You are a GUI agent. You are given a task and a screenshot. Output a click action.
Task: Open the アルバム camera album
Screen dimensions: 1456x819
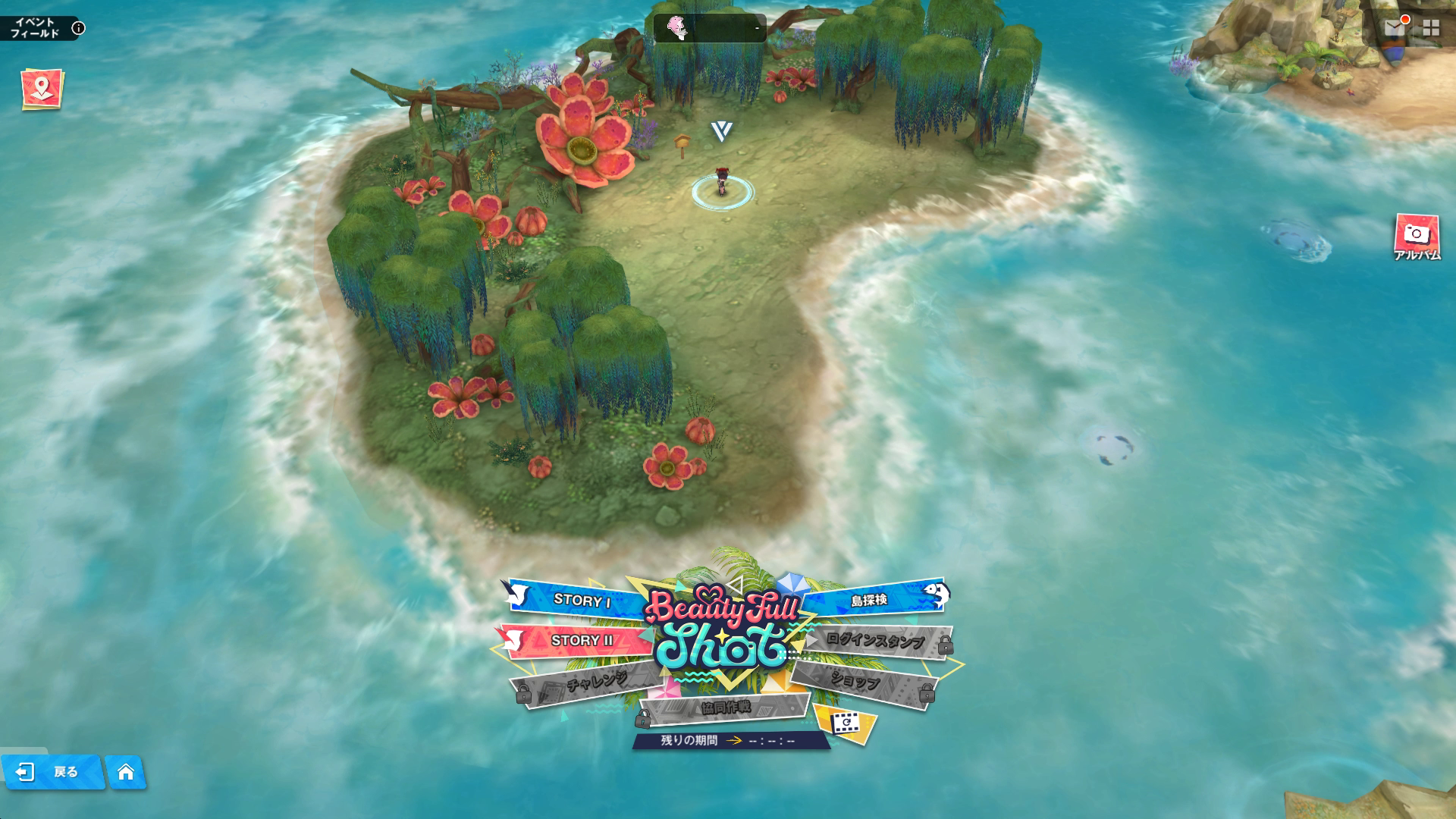tap(1416, 236)
